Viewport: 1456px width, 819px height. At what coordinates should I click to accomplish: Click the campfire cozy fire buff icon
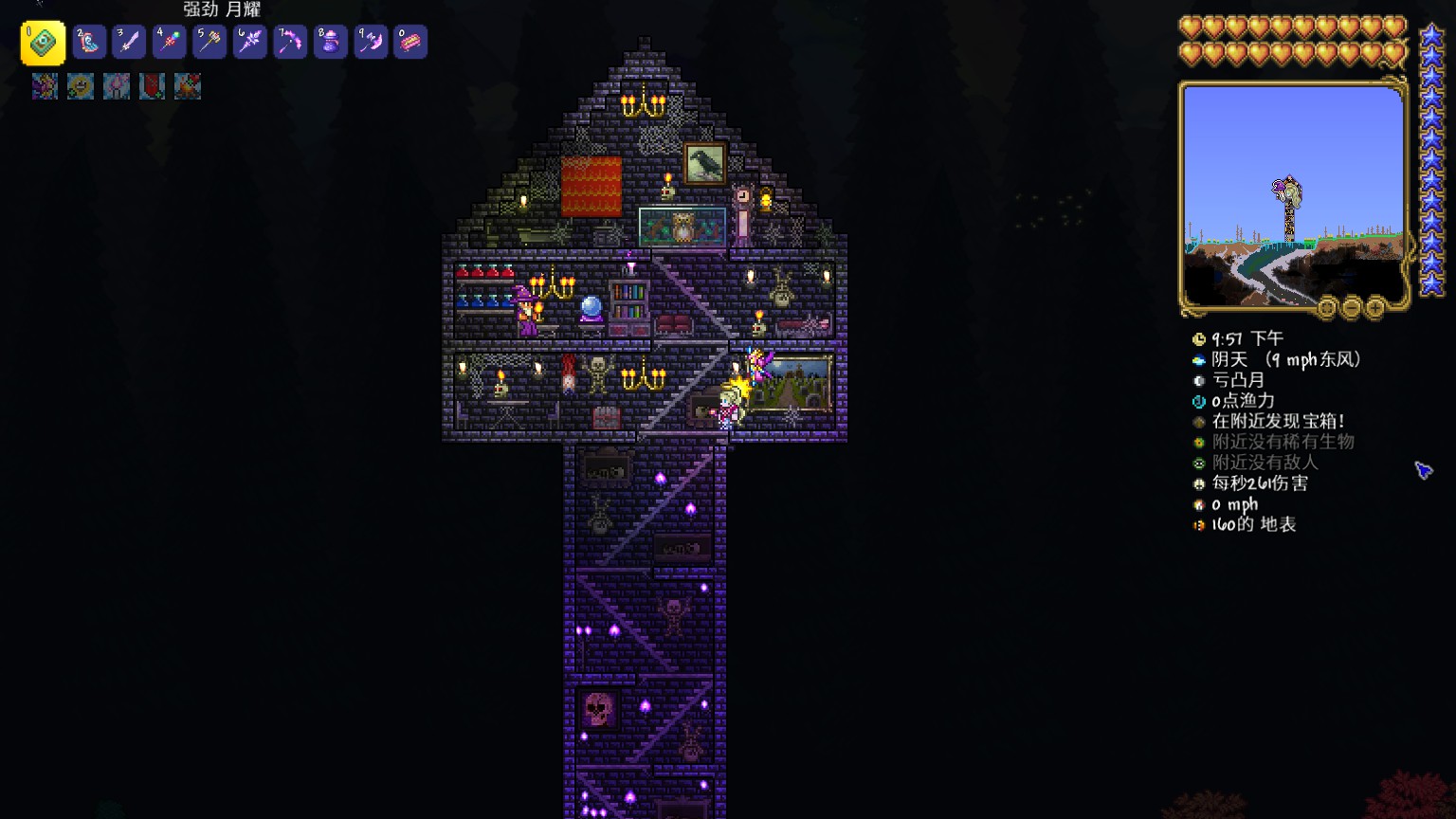pos(188,86)
